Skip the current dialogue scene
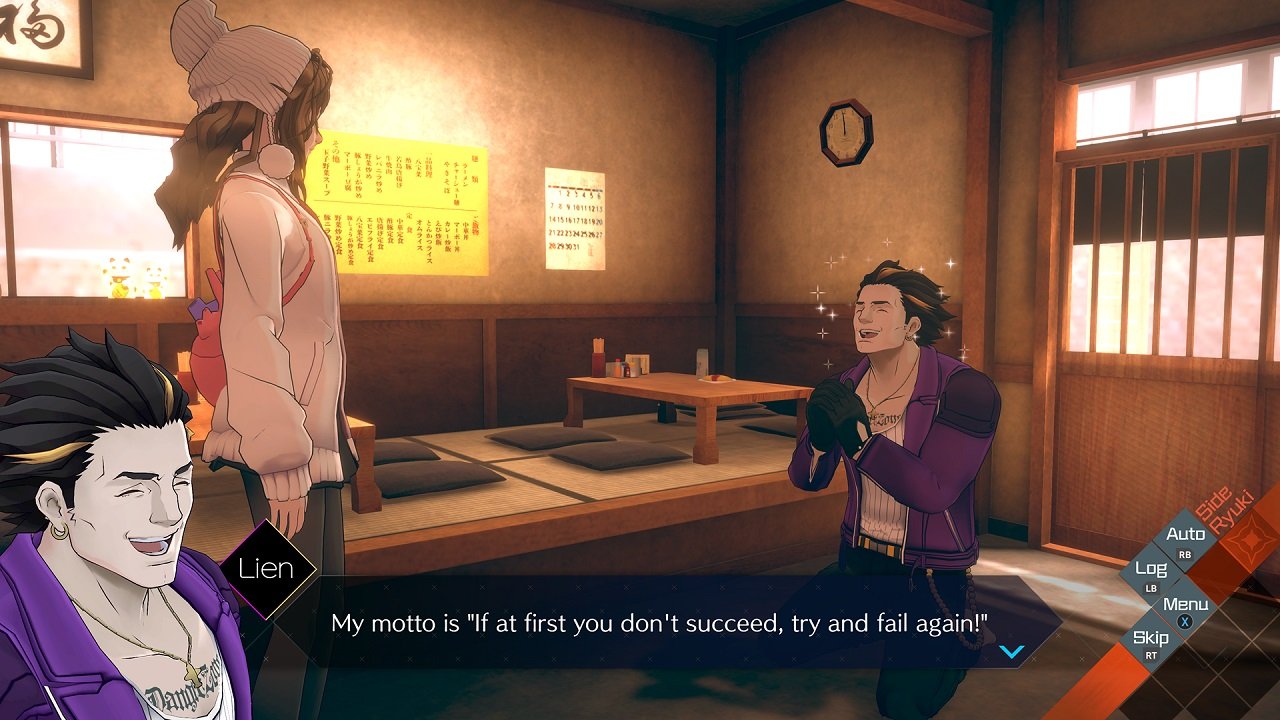The height and width of the screenshot is (720, 1280). (x=1151, y=643)
